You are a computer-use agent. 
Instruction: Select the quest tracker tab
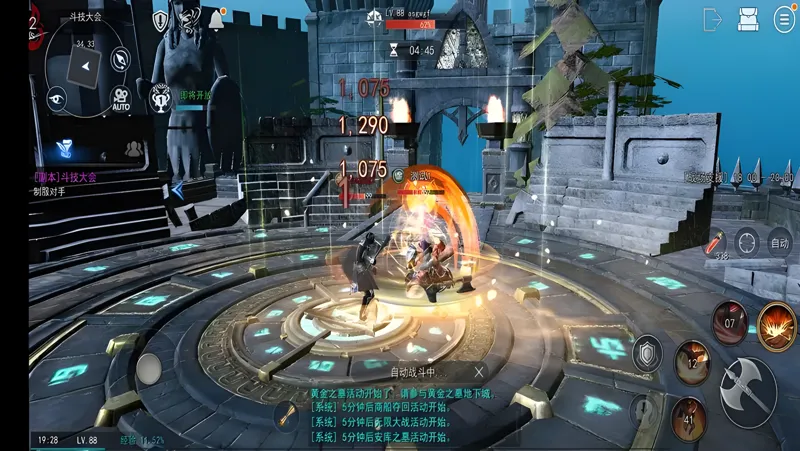pyautogui.click(x=66, y=148)
